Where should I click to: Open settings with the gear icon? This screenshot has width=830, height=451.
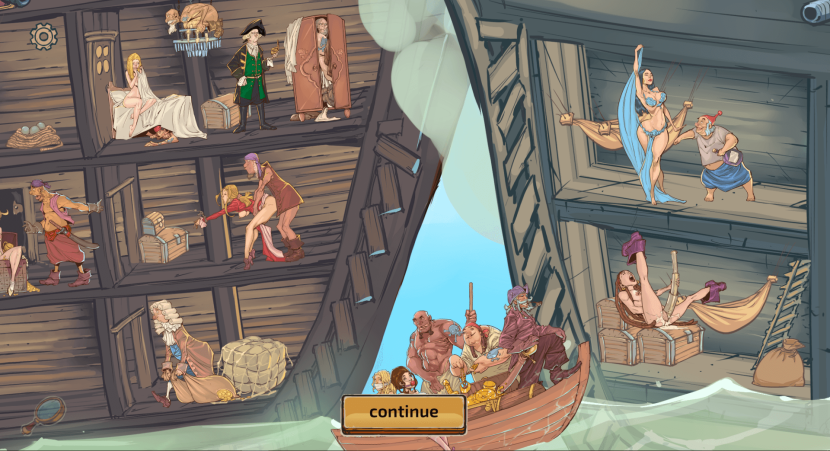[x=43, y=37]
